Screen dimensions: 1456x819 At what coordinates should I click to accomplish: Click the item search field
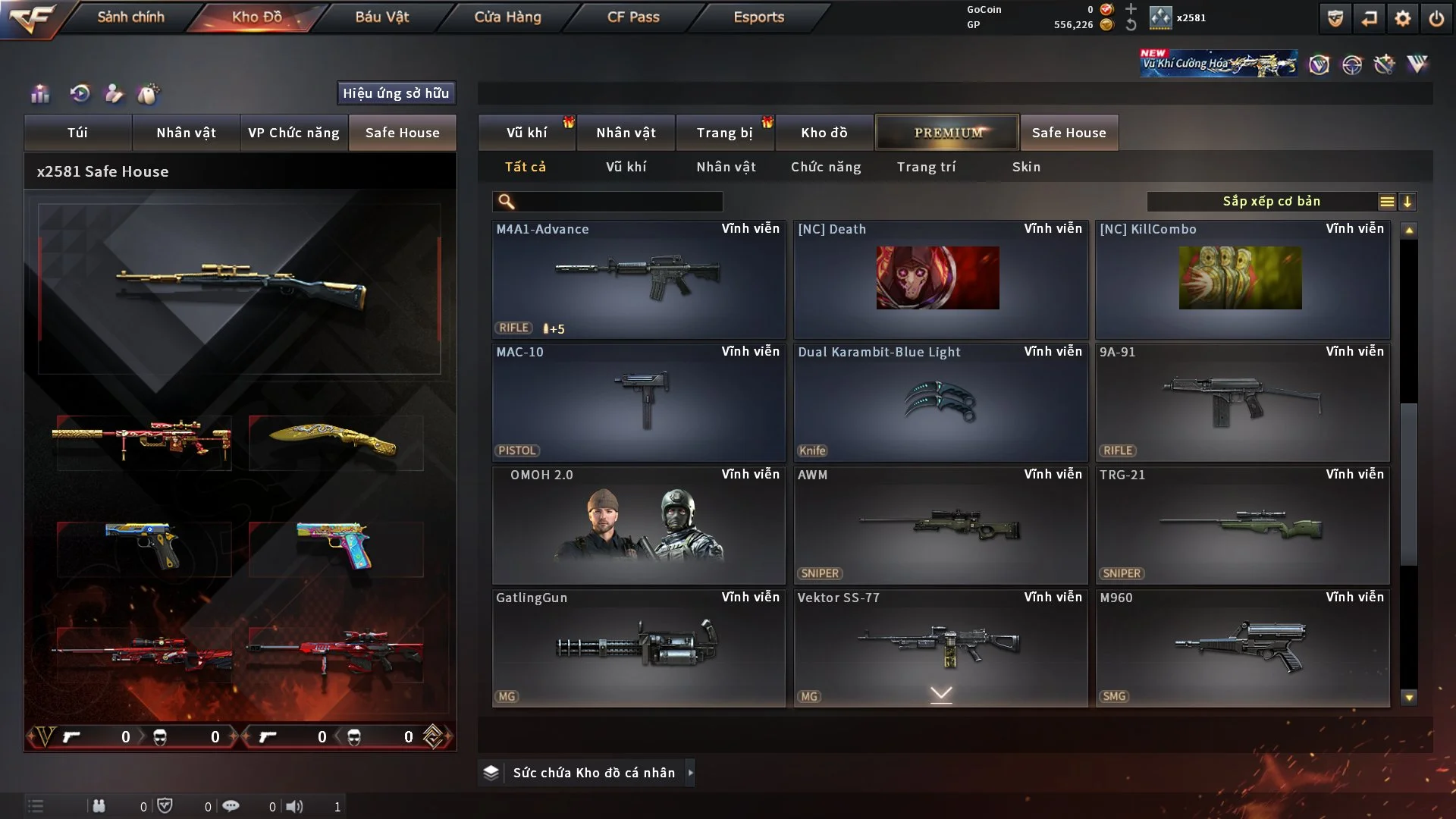click(x=618, y=202)
